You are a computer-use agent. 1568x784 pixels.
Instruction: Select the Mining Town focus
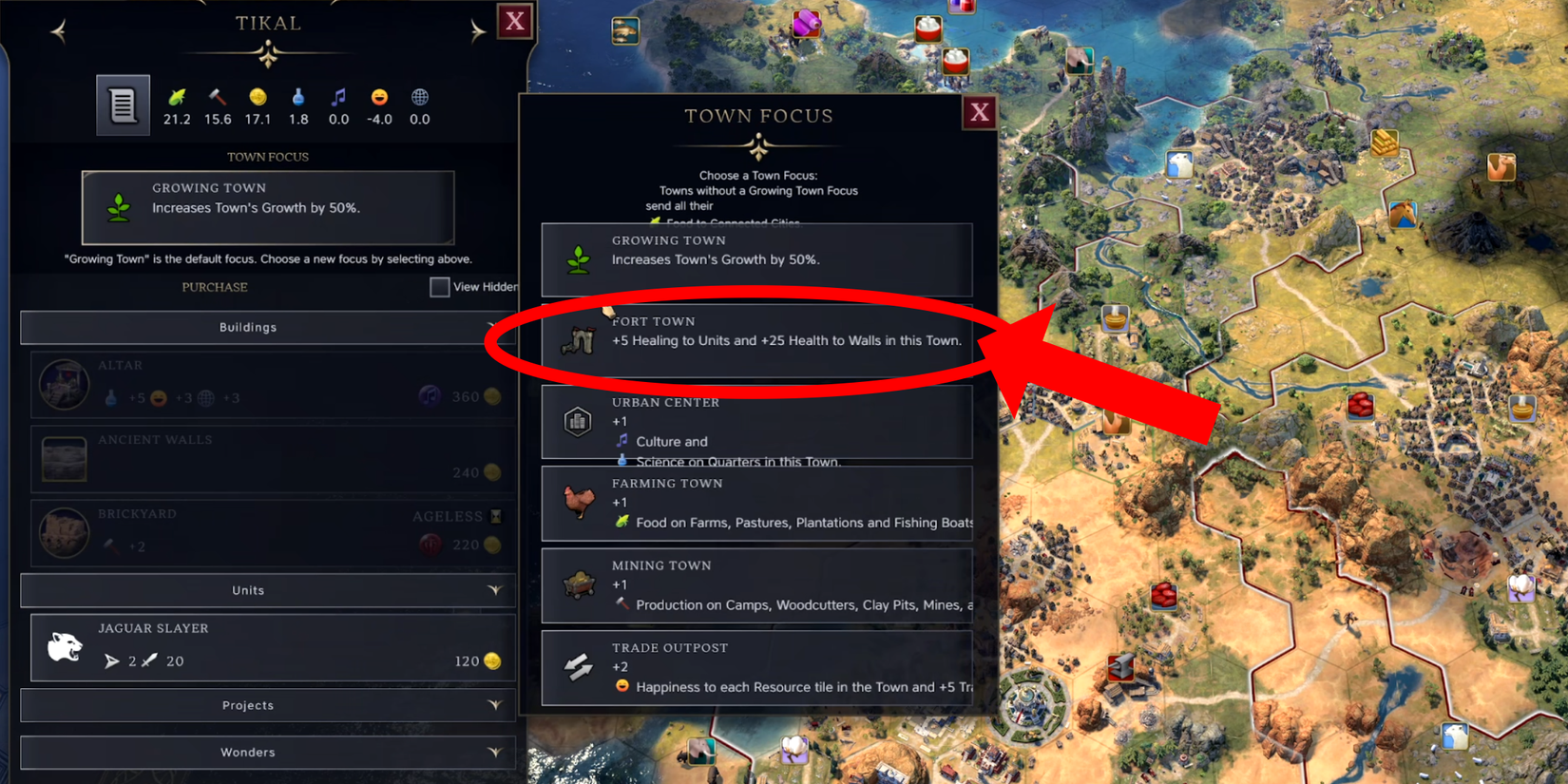tap(756, 585)
